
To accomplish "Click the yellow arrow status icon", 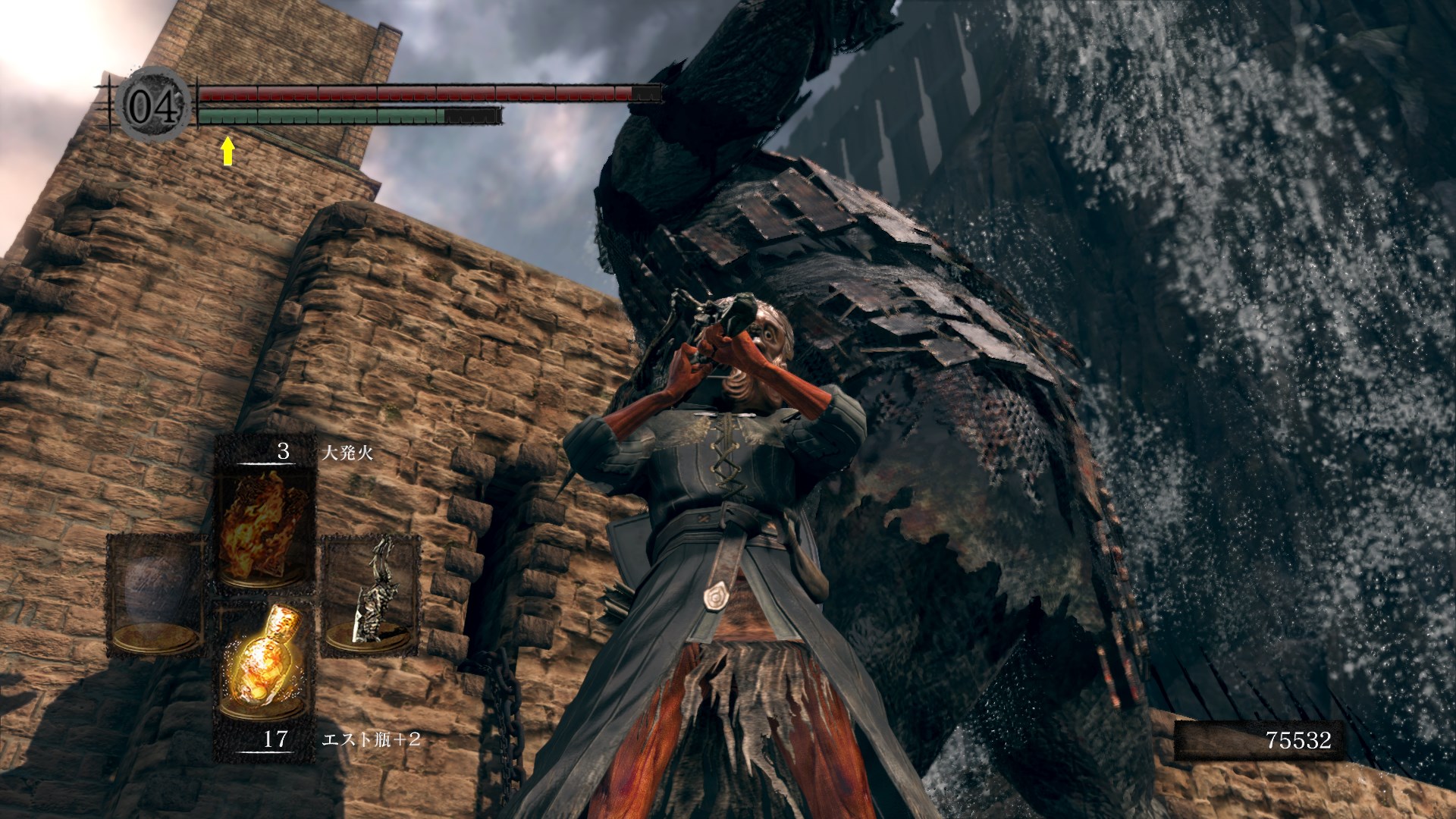I will [x=227, y=151].
